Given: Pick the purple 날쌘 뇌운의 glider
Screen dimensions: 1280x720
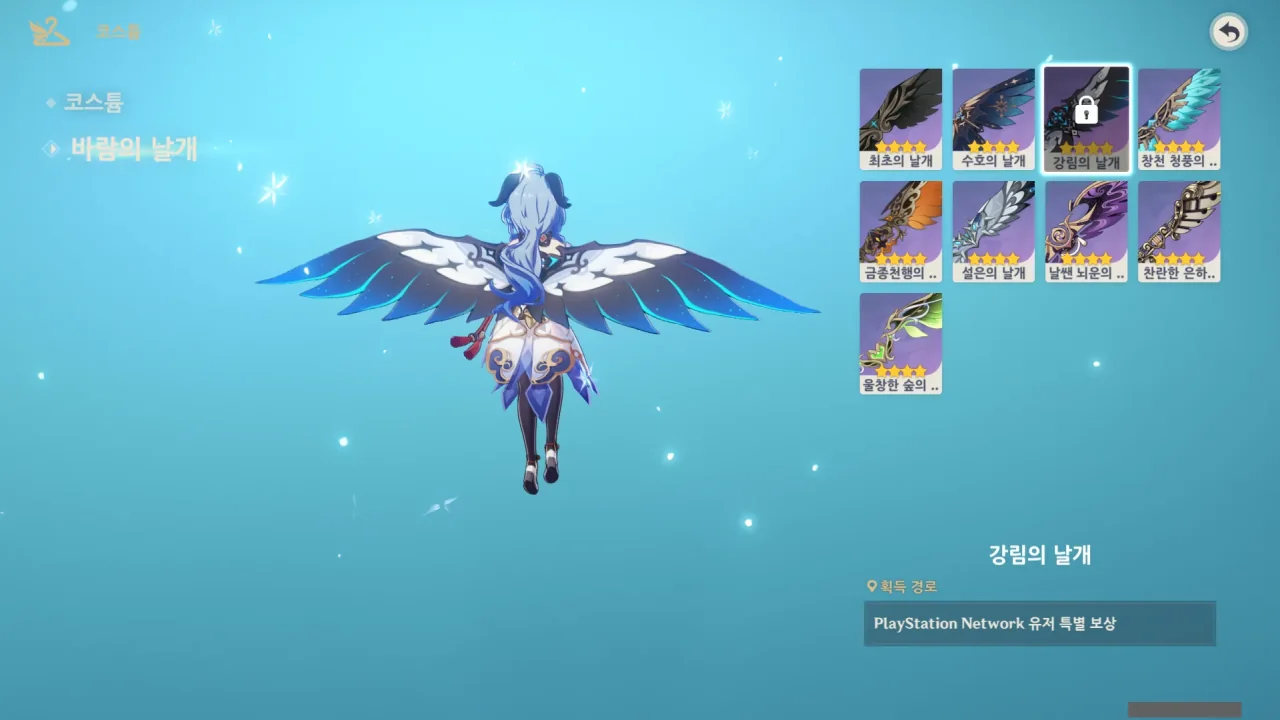Looking at the screenshot, I should pos(1086,231).
